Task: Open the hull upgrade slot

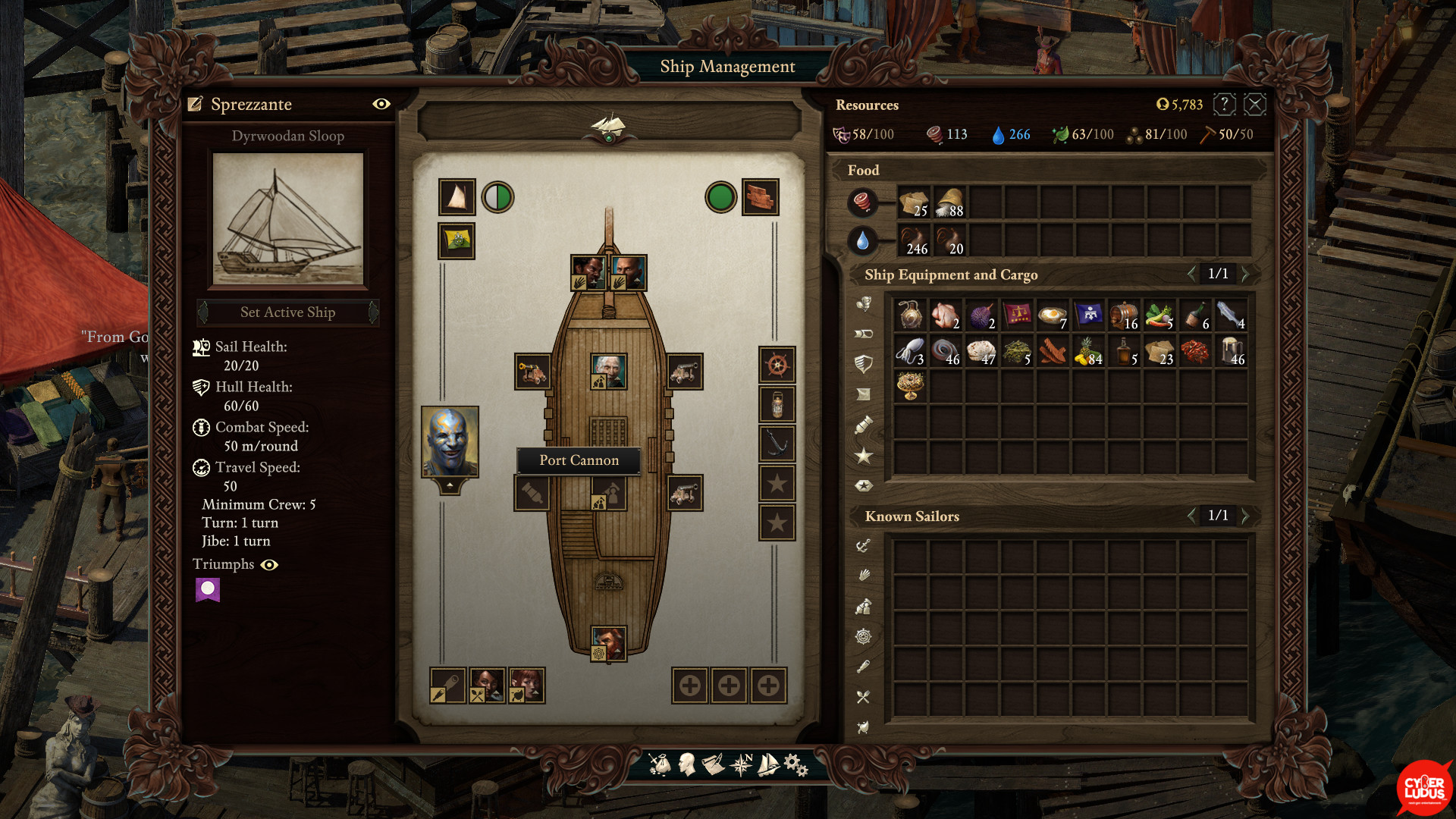Action: pyautogui.click(x=760, y=197)
